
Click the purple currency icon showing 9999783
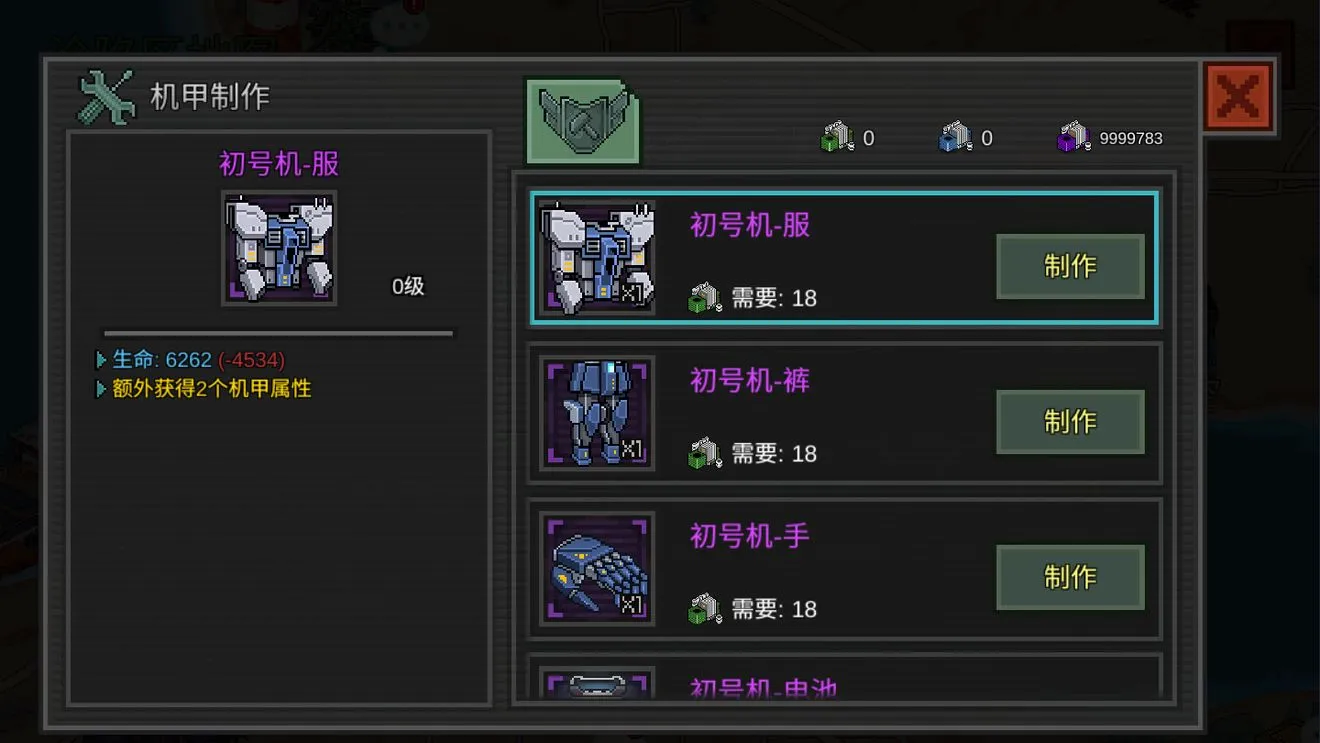click(1075, 137)
